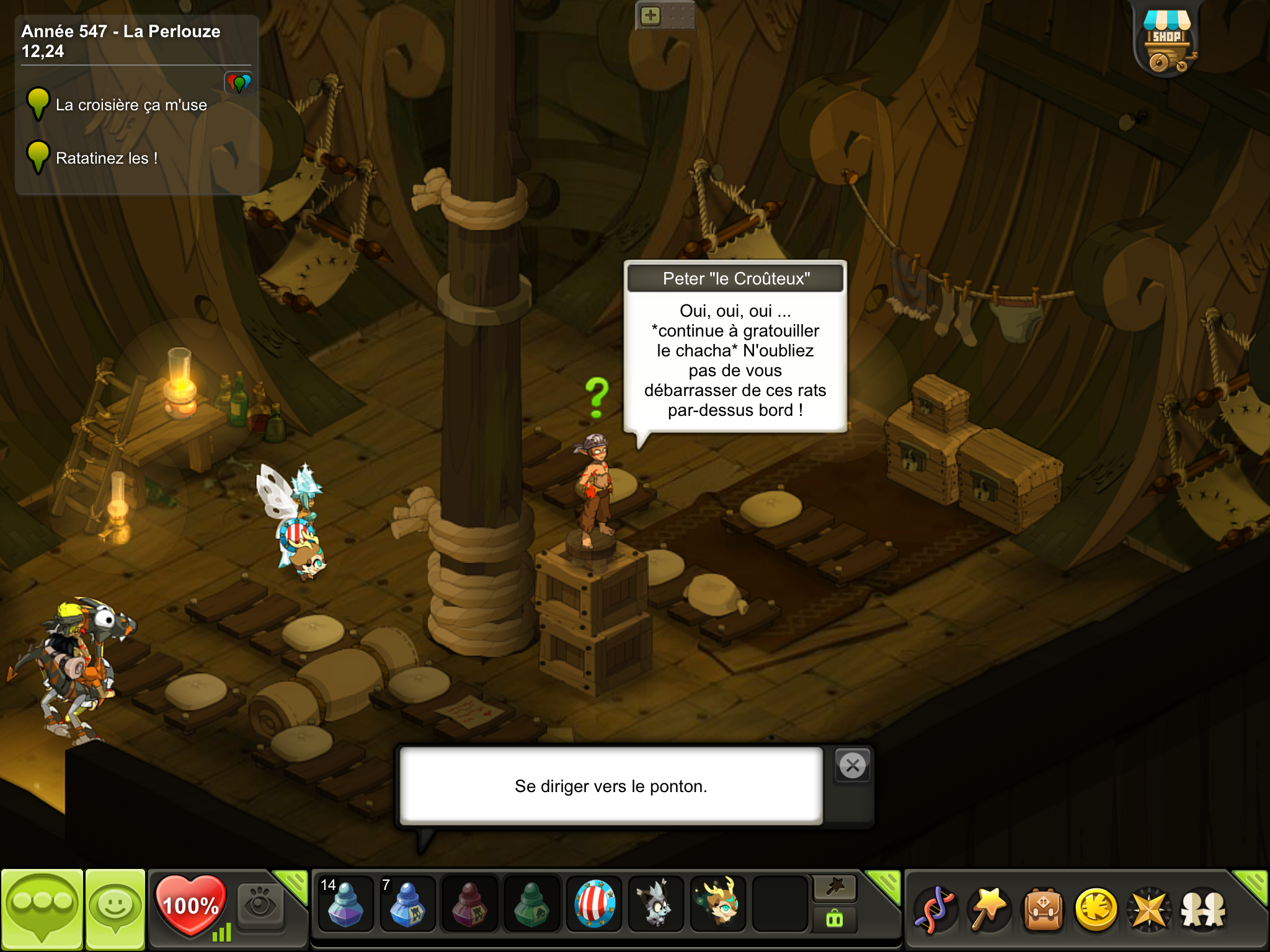Open the gold kama coin menu
Image resolution: width=1270 pixels, height=952 pixels.
click(1096, 909)
